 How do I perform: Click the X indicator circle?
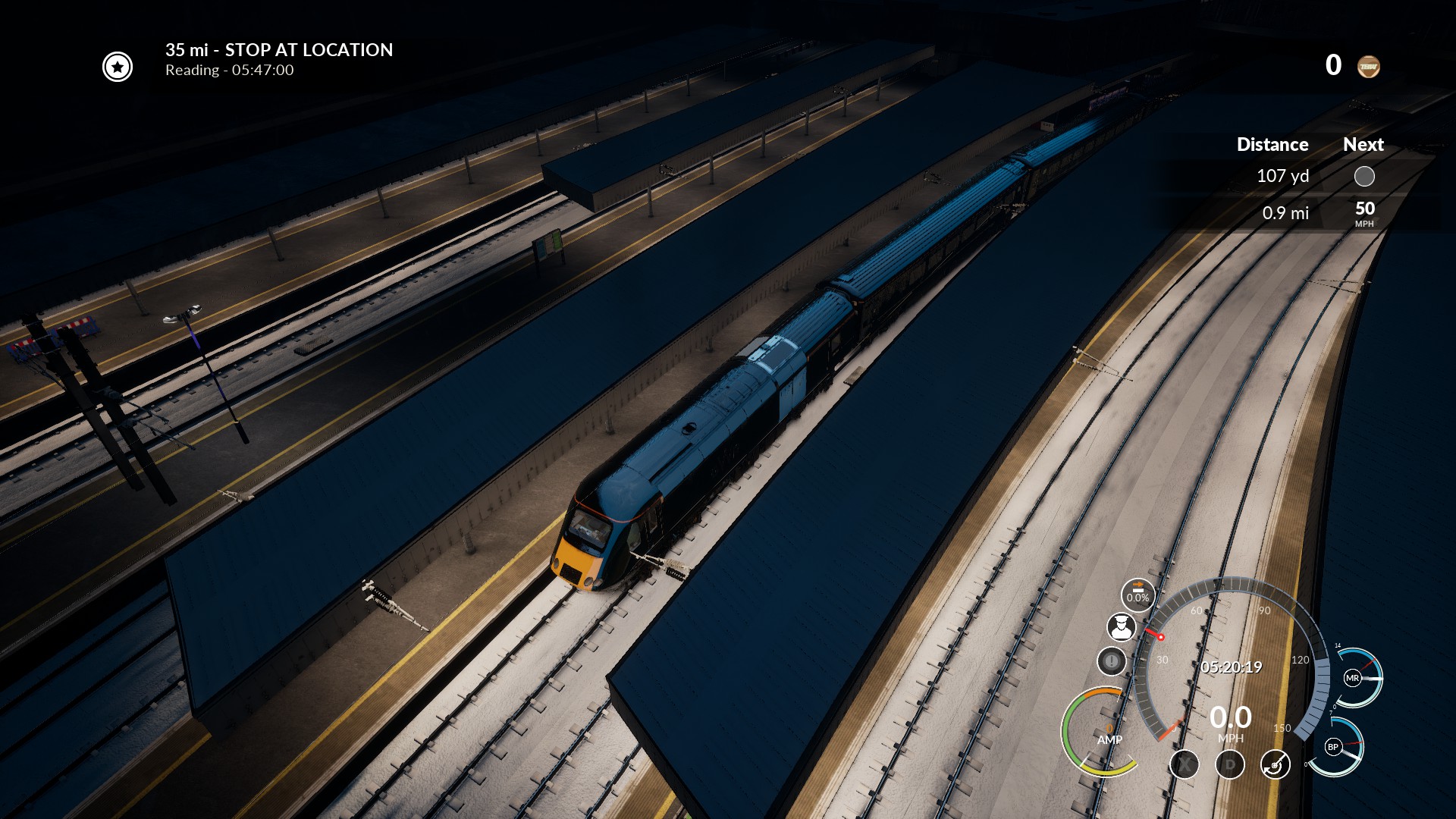coord(1184,764)
